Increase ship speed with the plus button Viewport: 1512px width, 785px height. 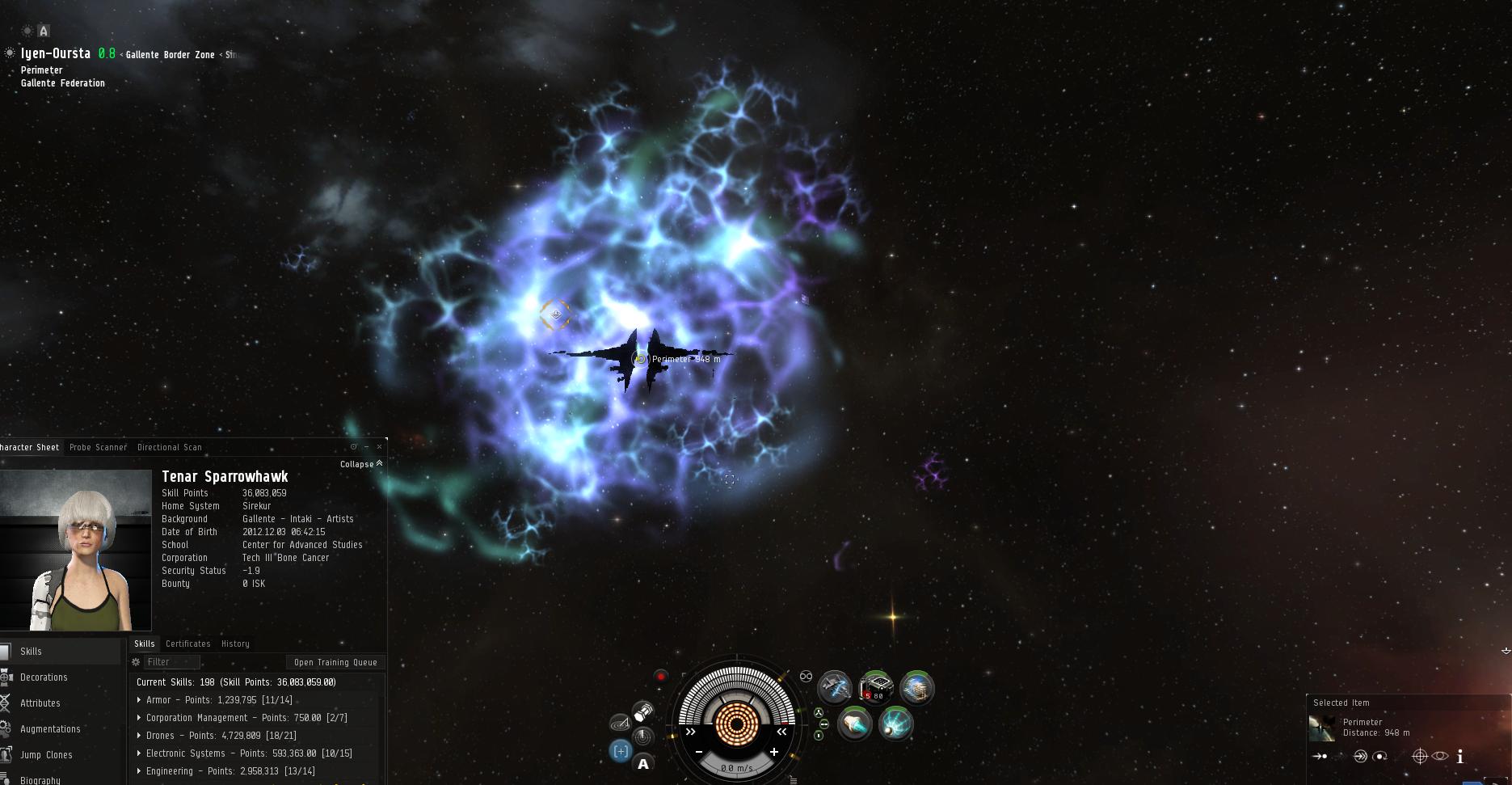coord(773,752)
